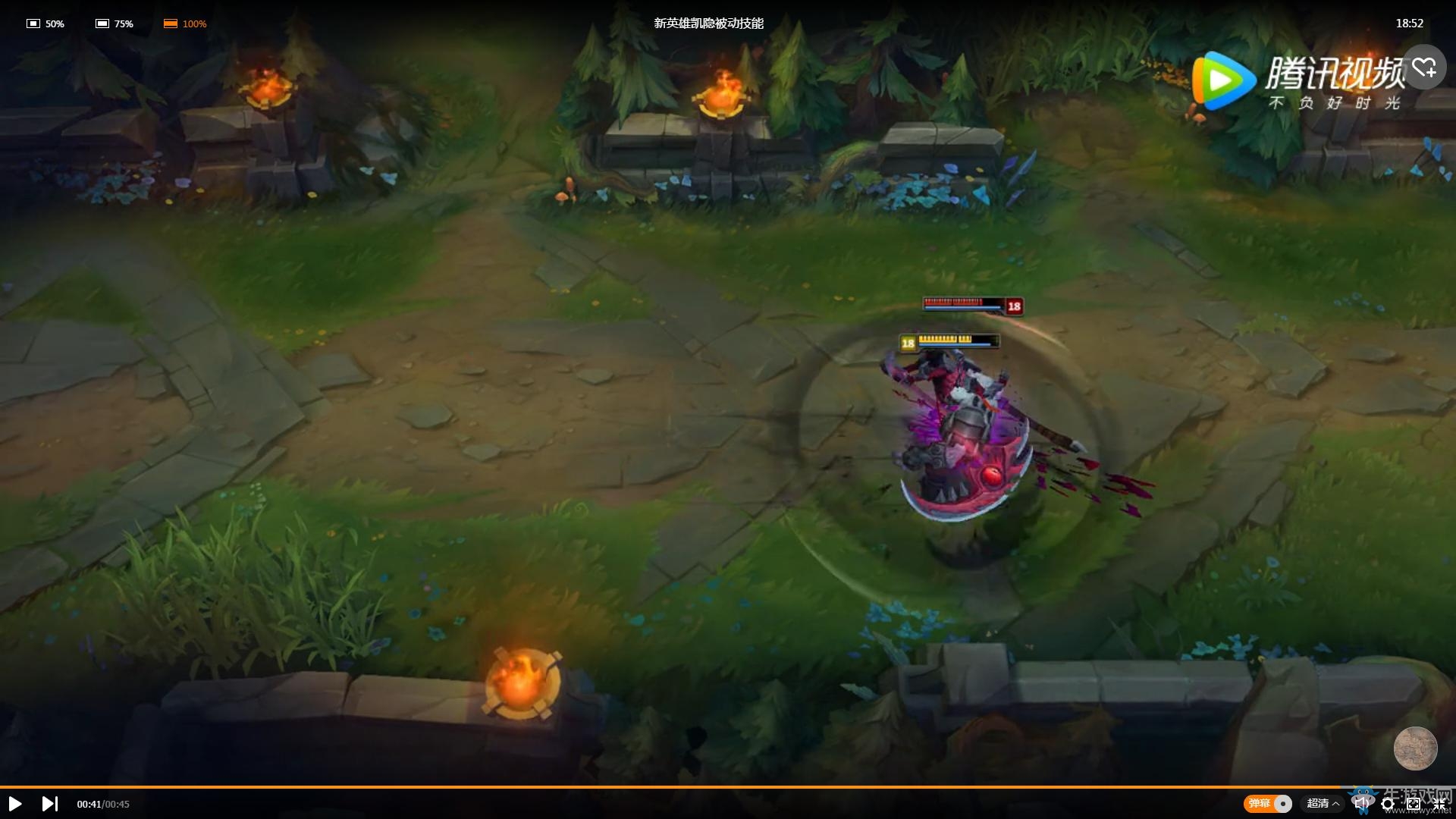Collapse the video quality menu chevron
Image resolution: width=1456 pixels, height=819 pixels.
pos(1336,803)
